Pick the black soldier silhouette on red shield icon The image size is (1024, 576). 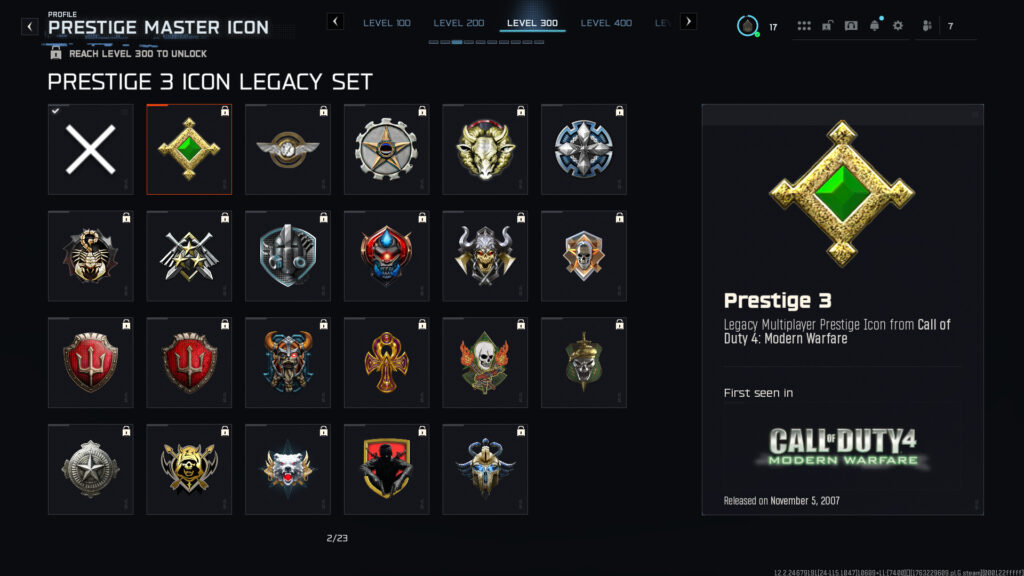[x=387, y=469]
